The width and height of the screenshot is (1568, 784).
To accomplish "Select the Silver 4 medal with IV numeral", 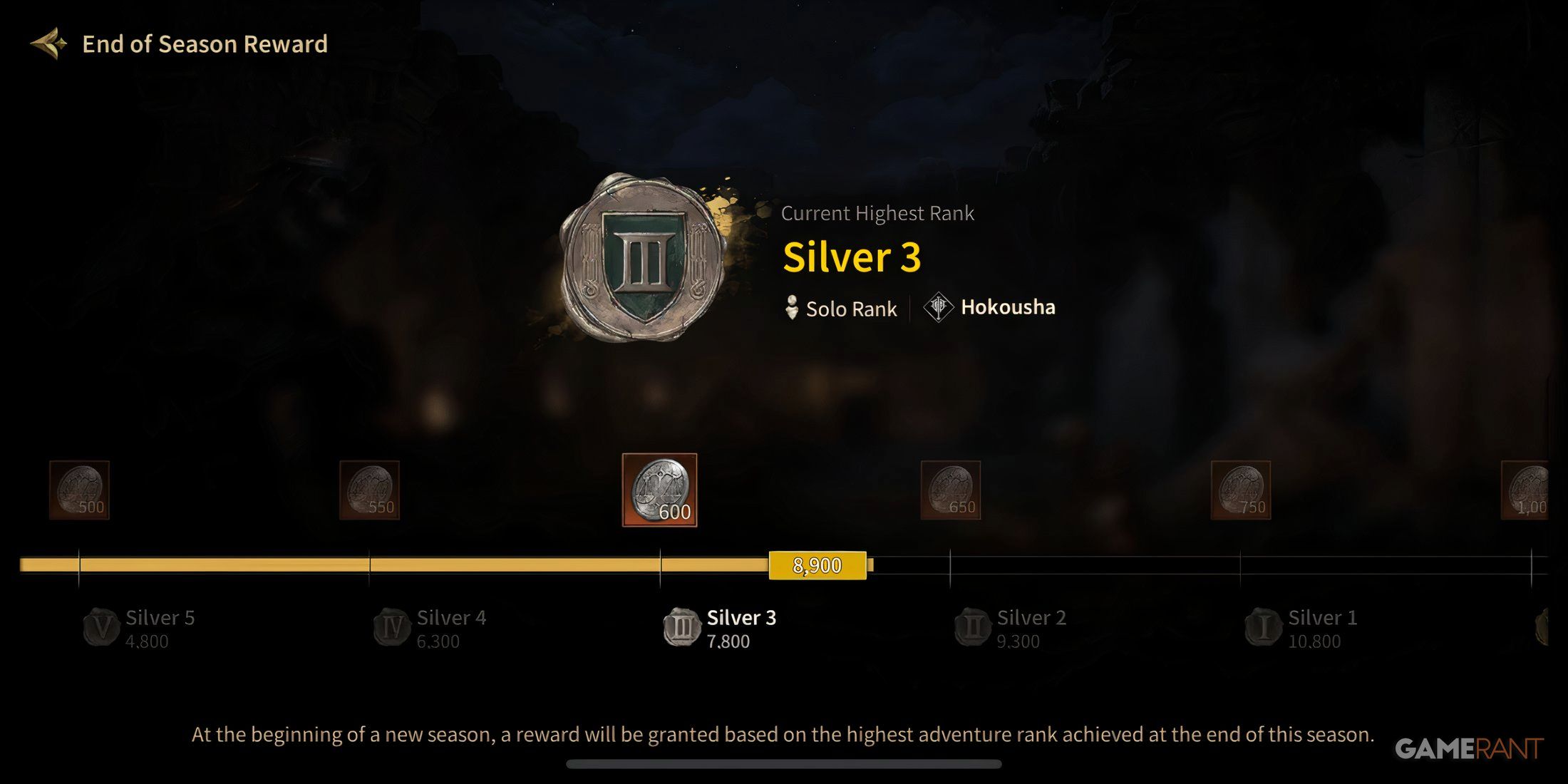I will point(391,627).
